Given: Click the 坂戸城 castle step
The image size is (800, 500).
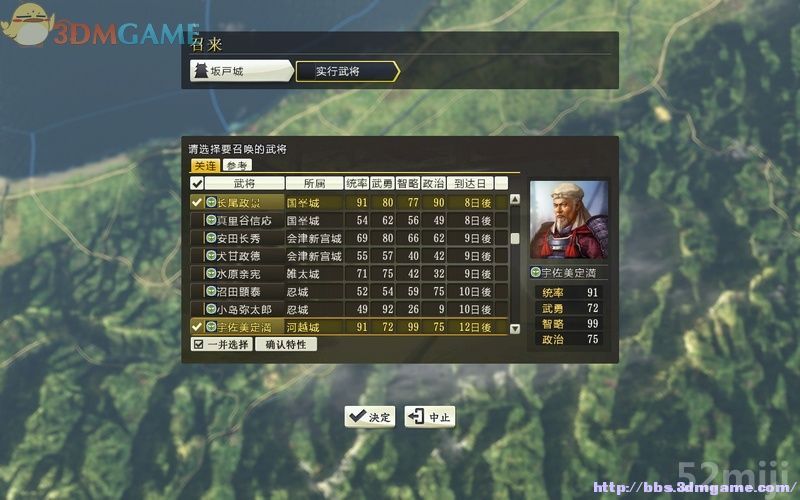Looking at the screenshot, I should pyautogui.click(x=239, y=71).
